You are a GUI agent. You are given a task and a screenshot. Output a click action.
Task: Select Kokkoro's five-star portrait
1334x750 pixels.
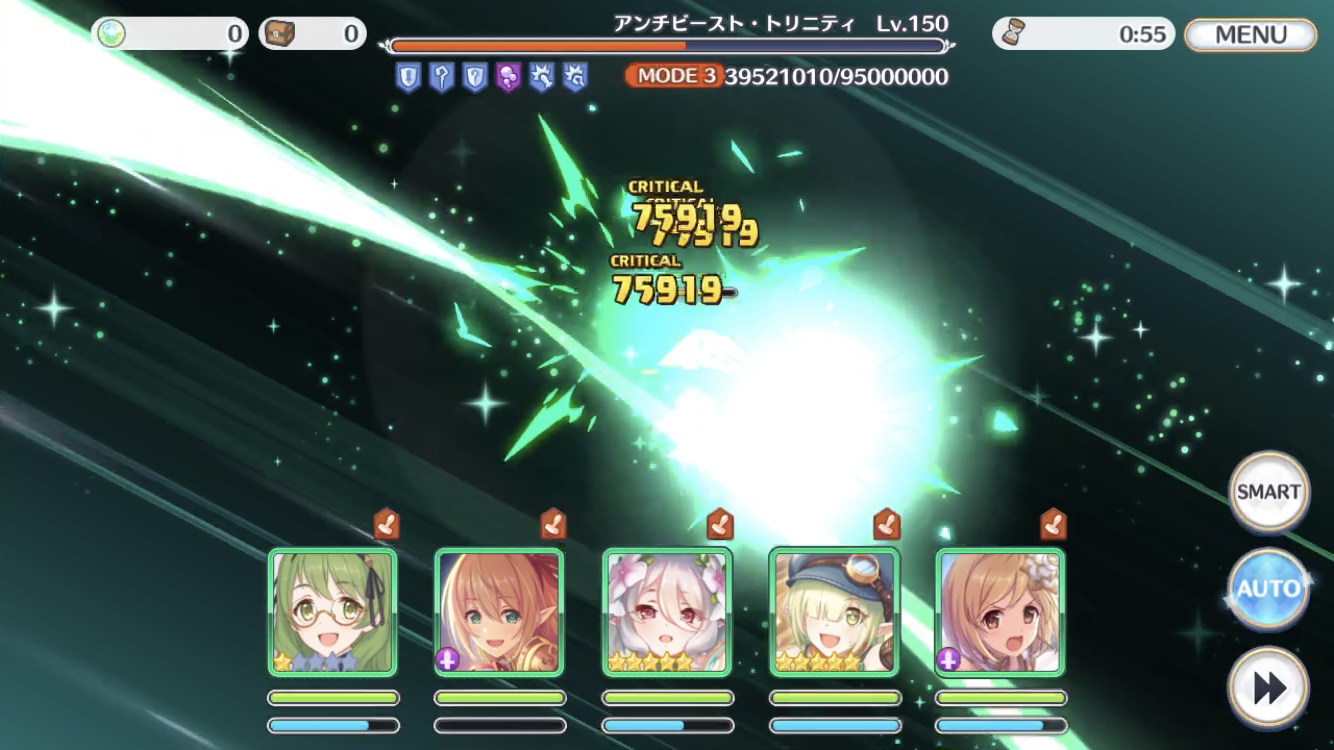[668, 610]
